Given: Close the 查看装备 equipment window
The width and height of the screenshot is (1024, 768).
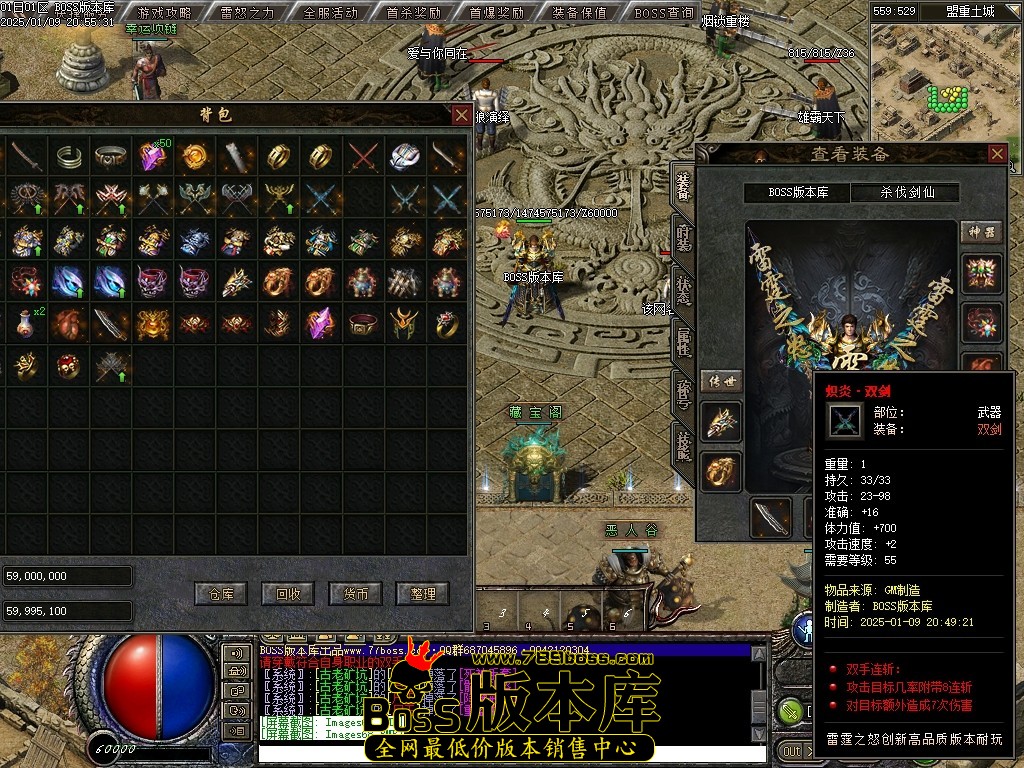Looking at the screenshot, I should click(x=997, y=153).
